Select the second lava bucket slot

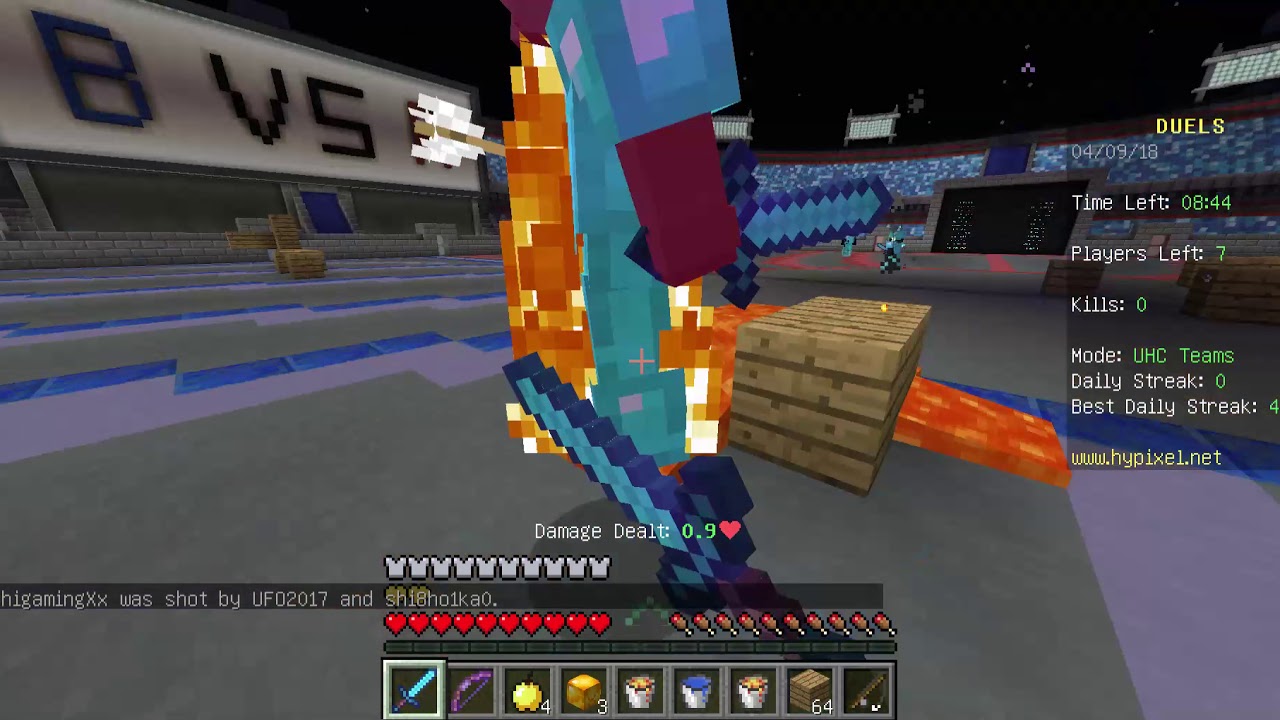pyautogui.click(x=755, y=688)
